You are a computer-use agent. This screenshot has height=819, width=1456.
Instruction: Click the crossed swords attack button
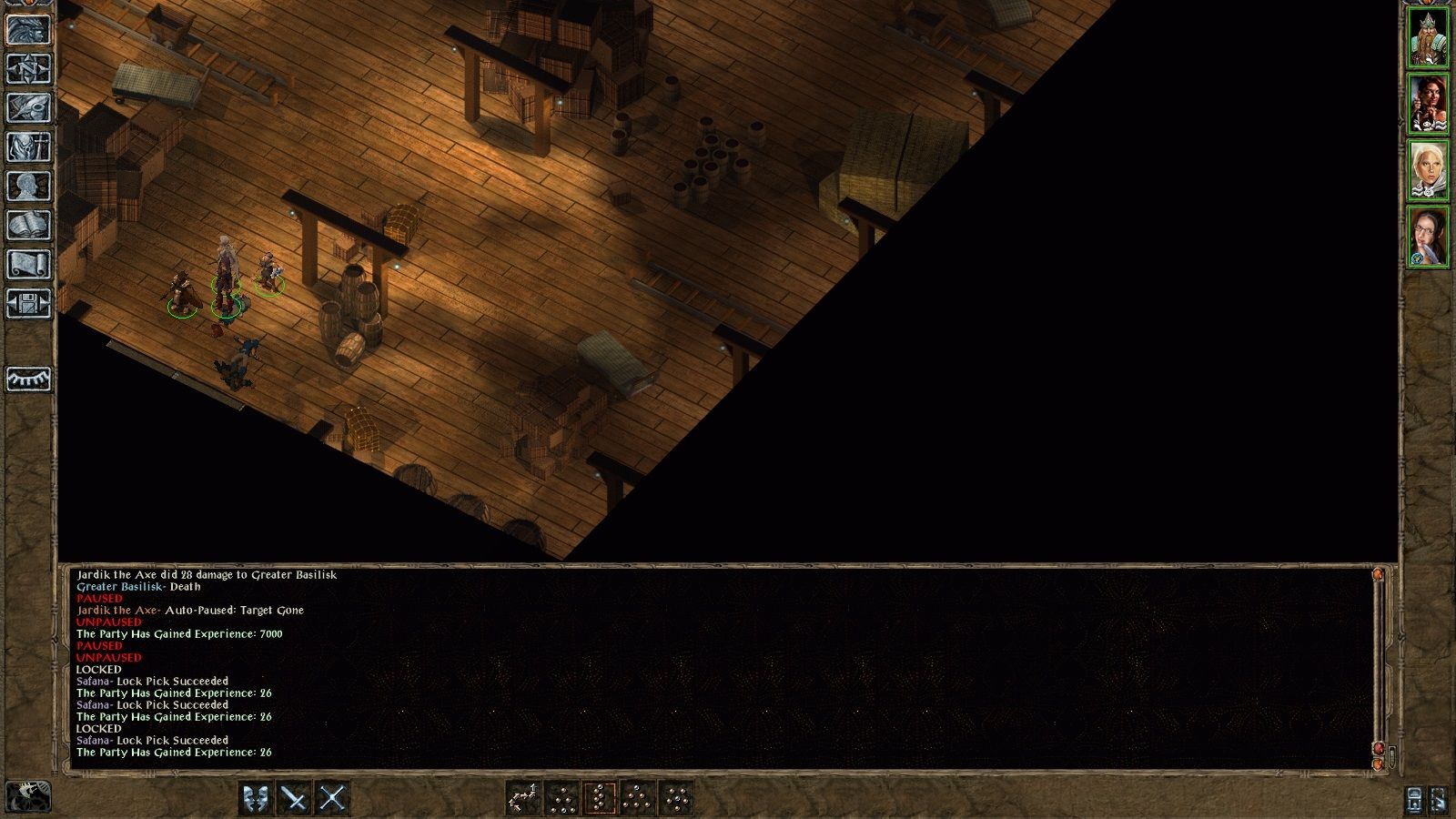click(296, 798)
